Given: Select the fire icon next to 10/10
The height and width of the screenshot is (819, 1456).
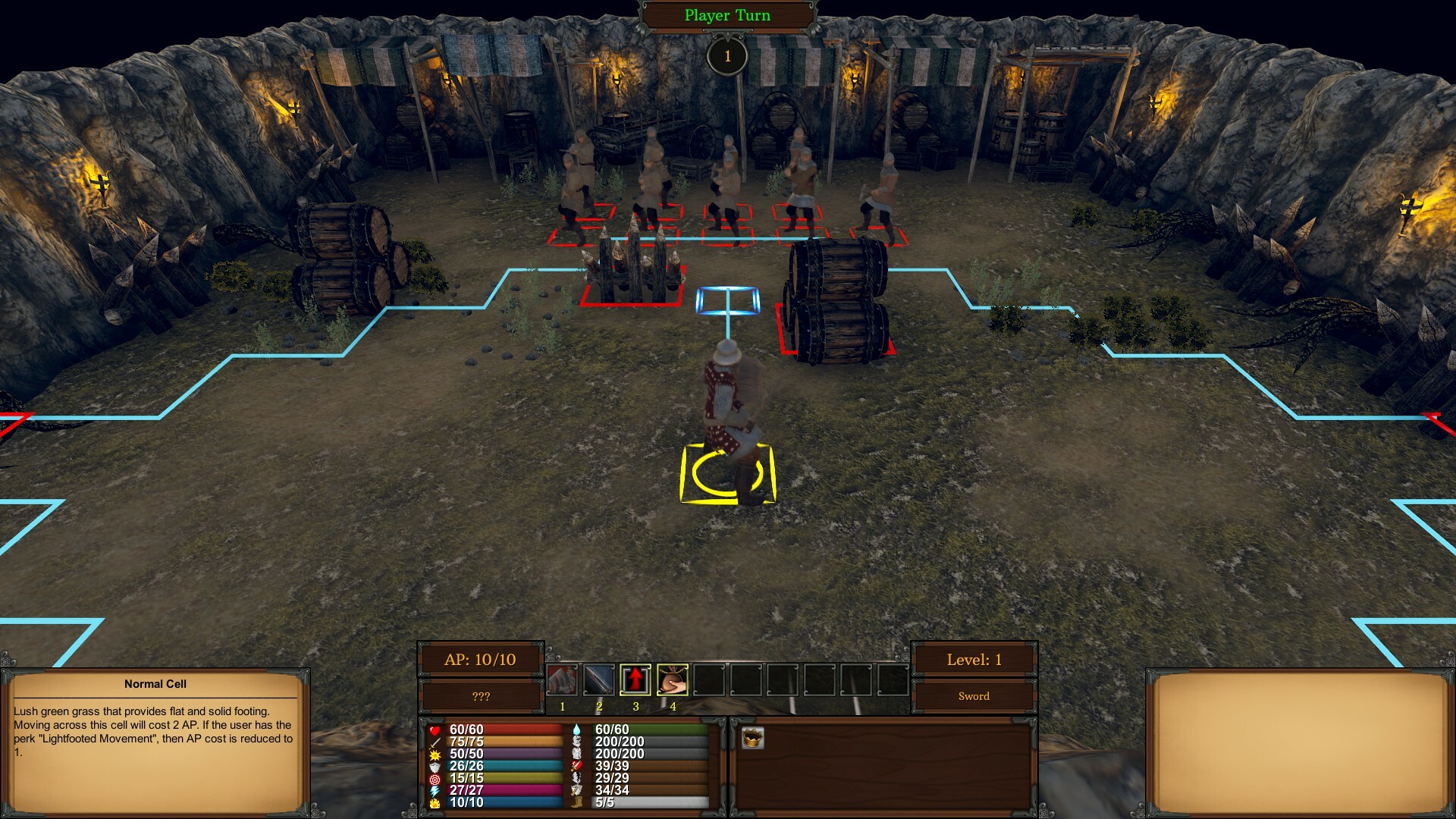Looking at the screenshot, I should pyautogui.click(x=434, y=802).
